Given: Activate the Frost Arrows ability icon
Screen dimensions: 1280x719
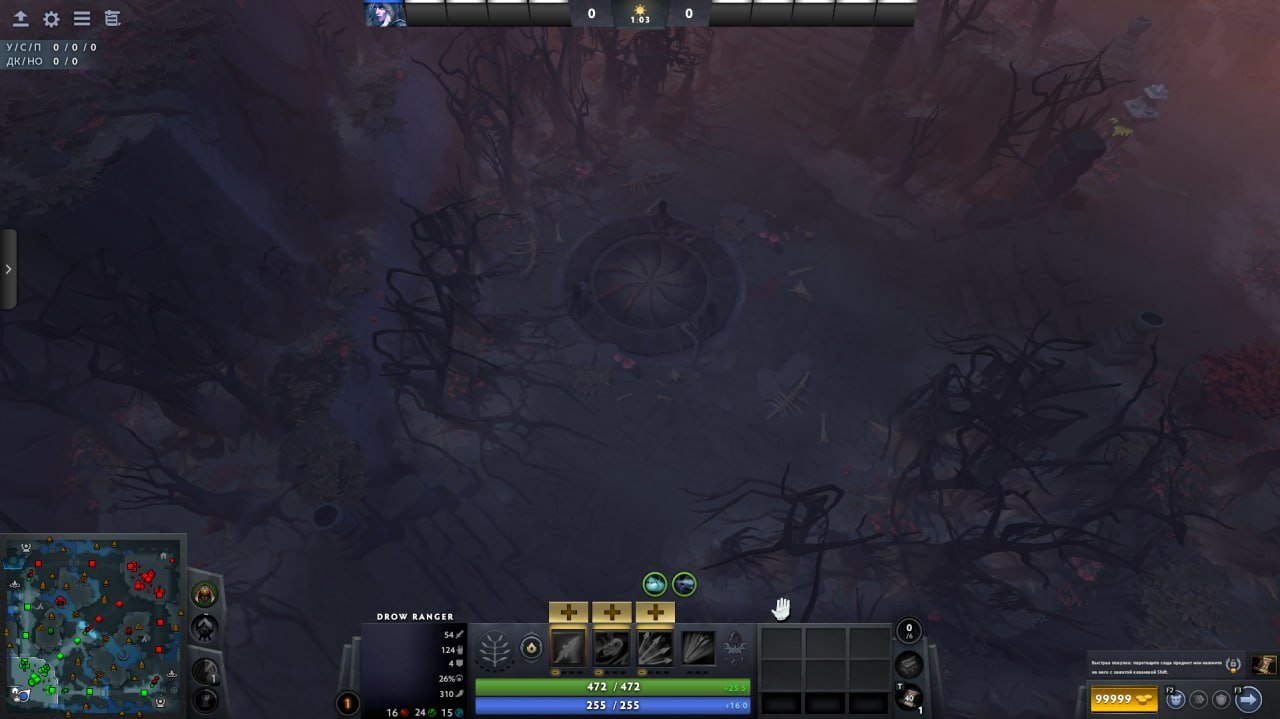Looking at the screenshot, I should (568, 648).
